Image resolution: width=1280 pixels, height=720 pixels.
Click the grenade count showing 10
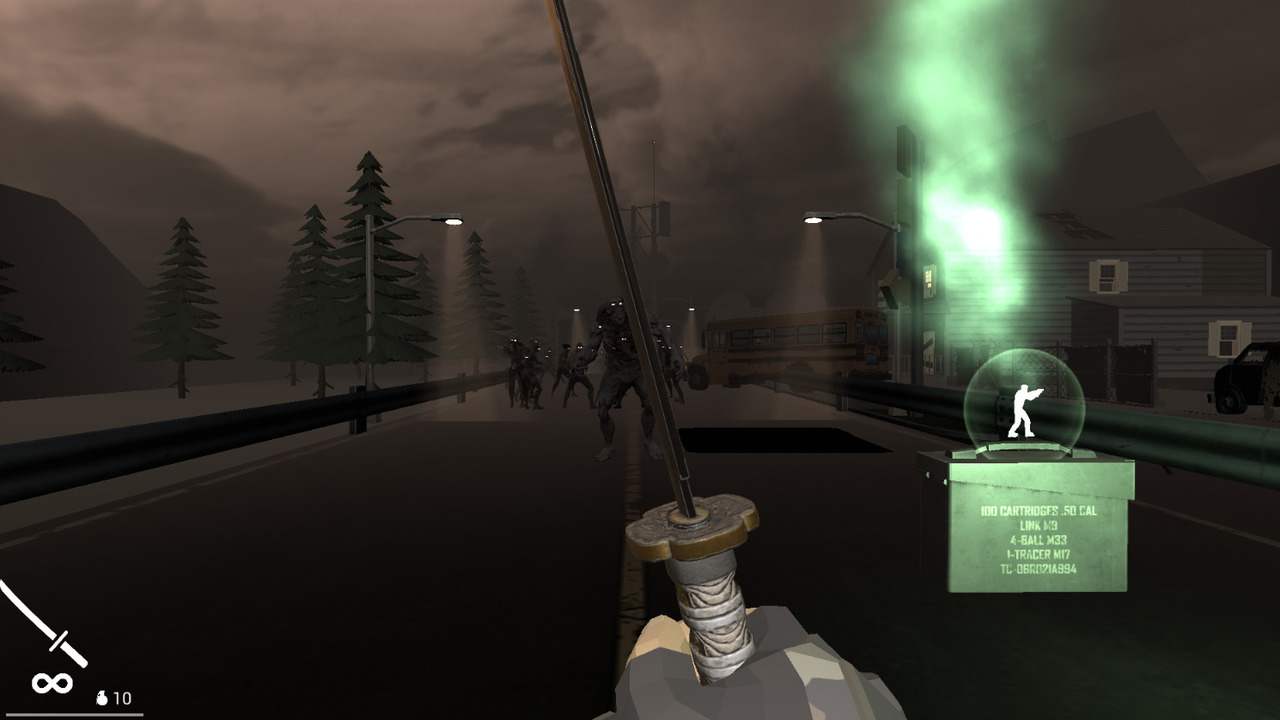pos(122,699)
